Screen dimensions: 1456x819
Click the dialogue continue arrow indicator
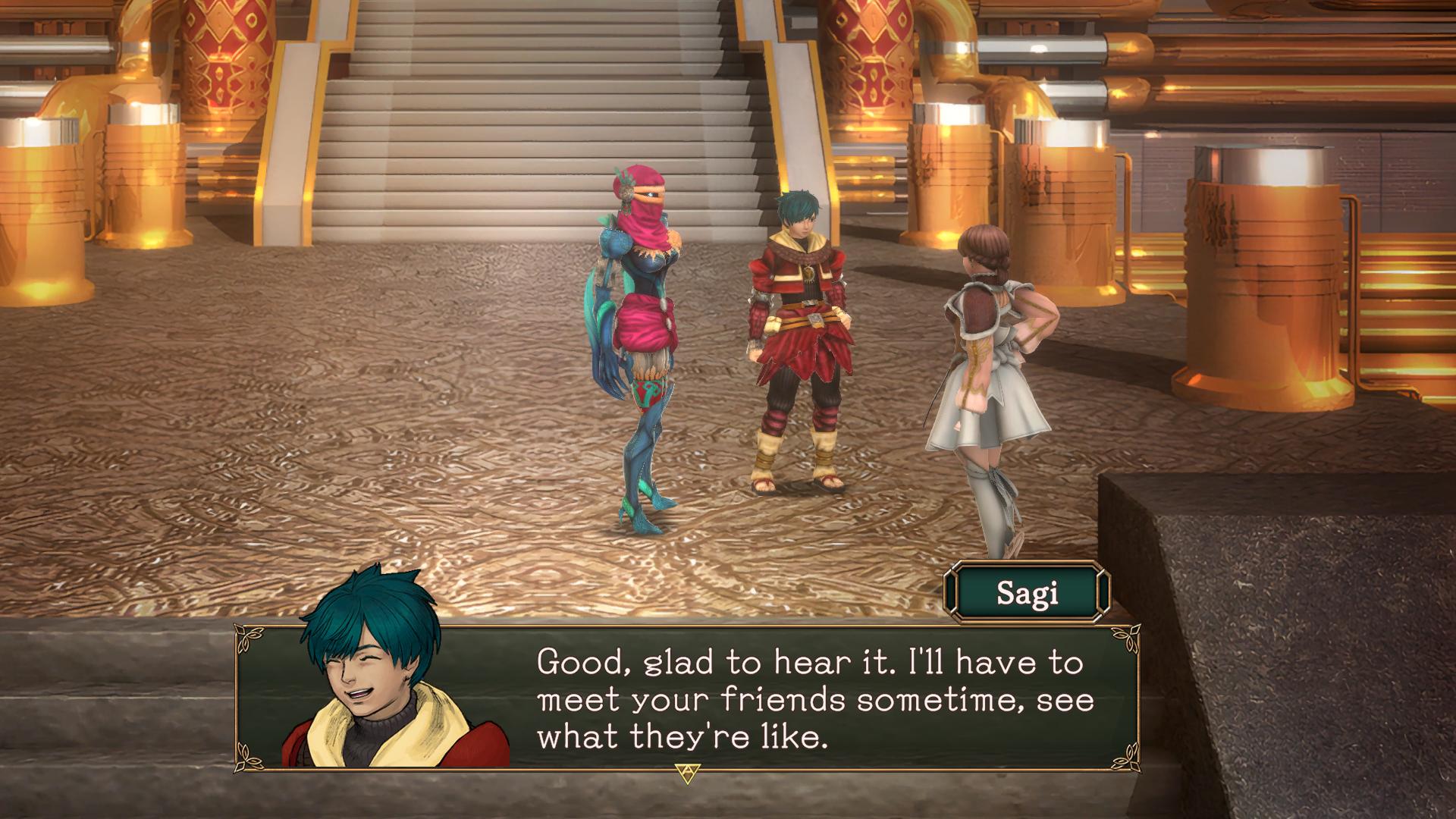(x=686, y=772)
